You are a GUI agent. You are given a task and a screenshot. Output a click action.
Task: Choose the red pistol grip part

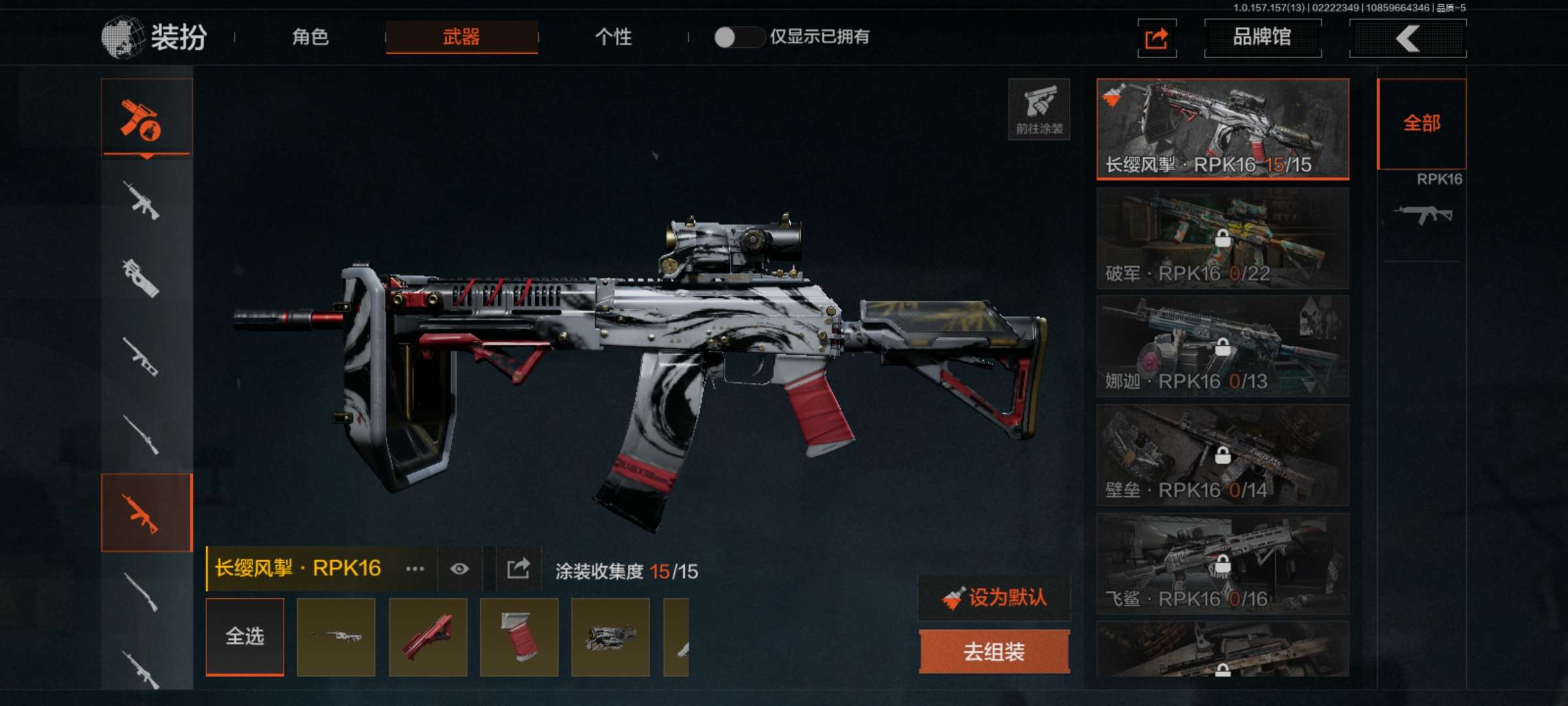(519, 637)
